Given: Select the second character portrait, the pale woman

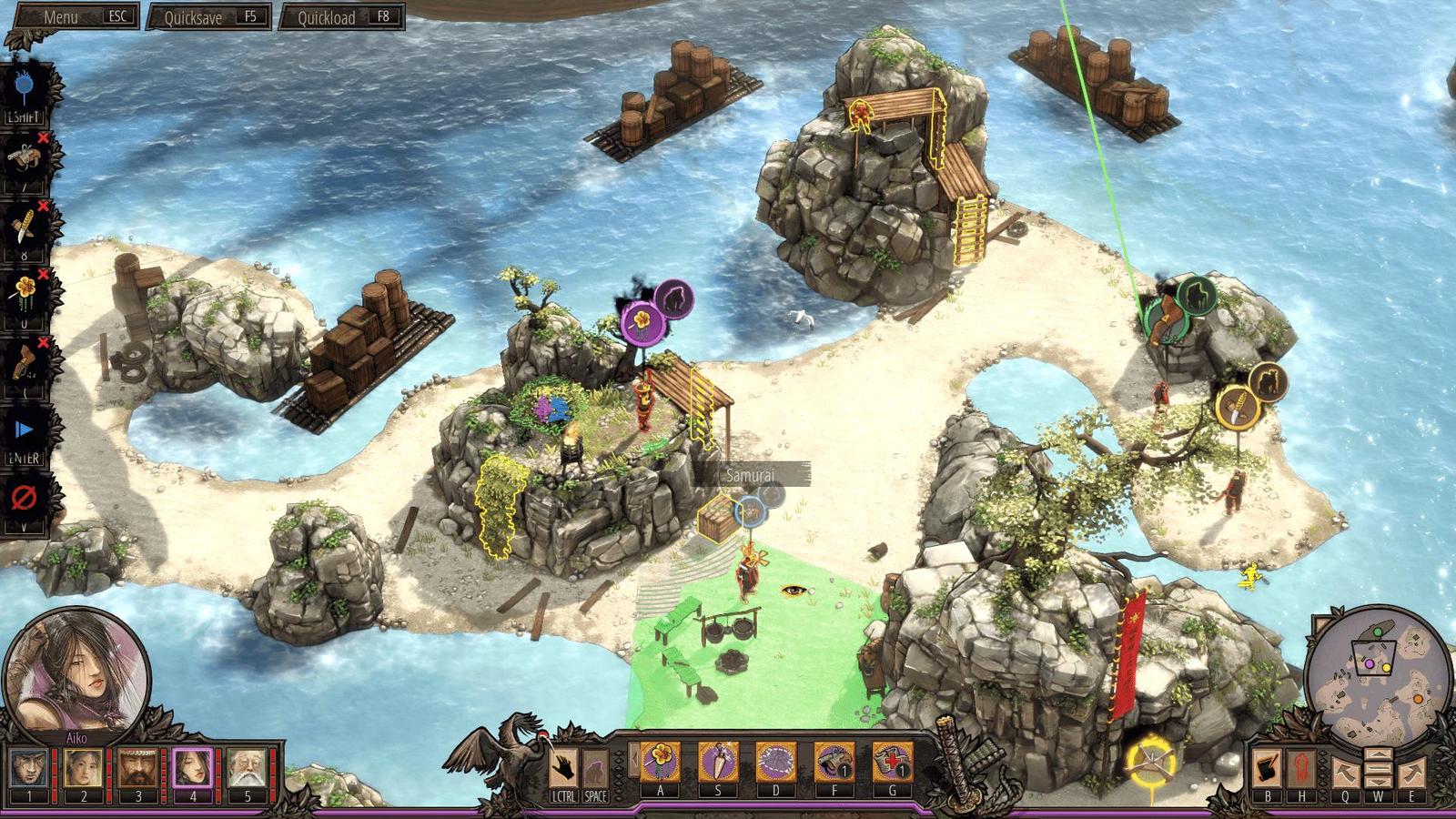Looking at the screenshot, I should click(83, 770).
